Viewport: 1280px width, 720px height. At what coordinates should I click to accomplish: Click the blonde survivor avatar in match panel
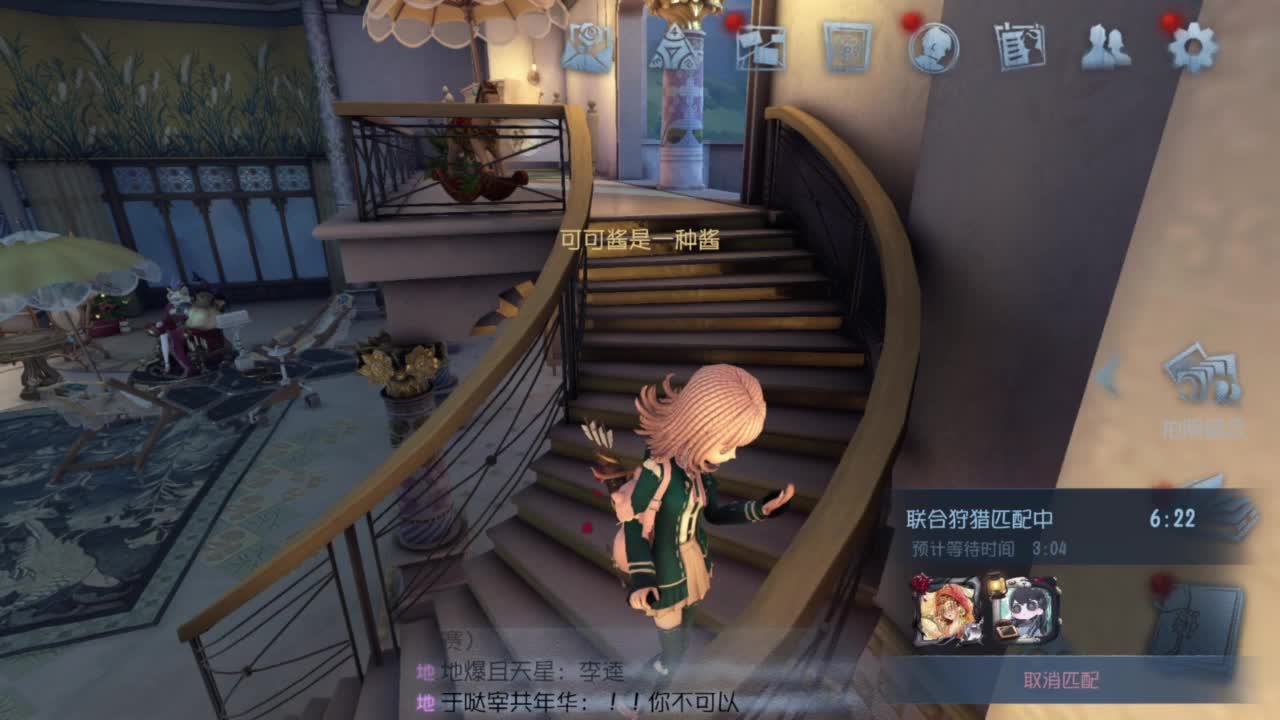tap(946, 610)
